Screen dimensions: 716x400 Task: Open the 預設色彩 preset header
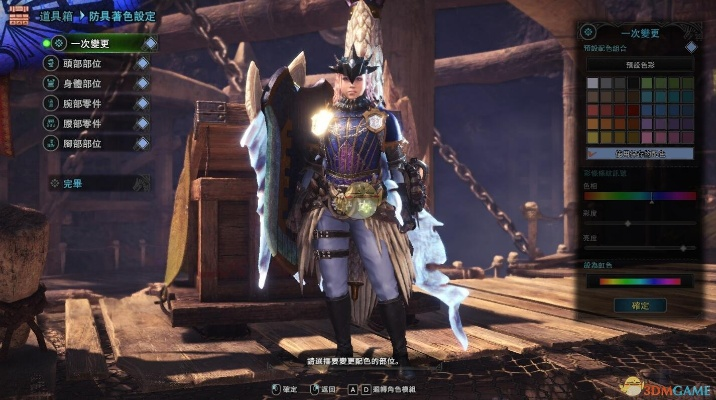pos(639,64)
